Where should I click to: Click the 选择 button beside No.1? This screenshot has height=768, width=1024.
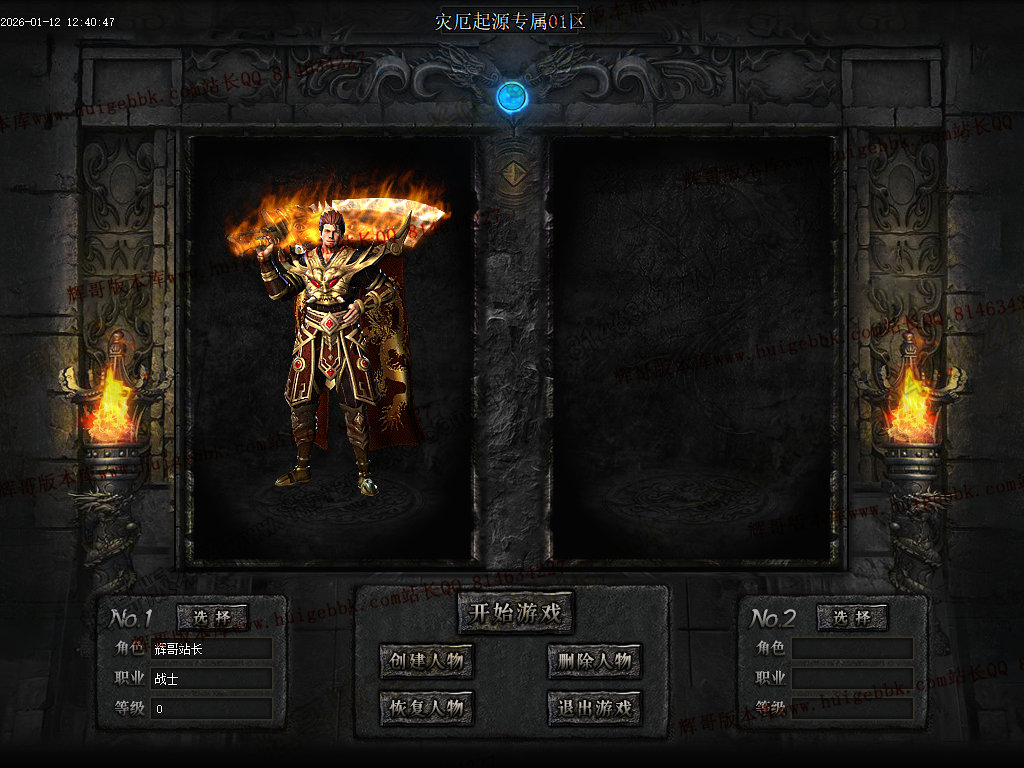pyautogui.click(x=212, y=617)
